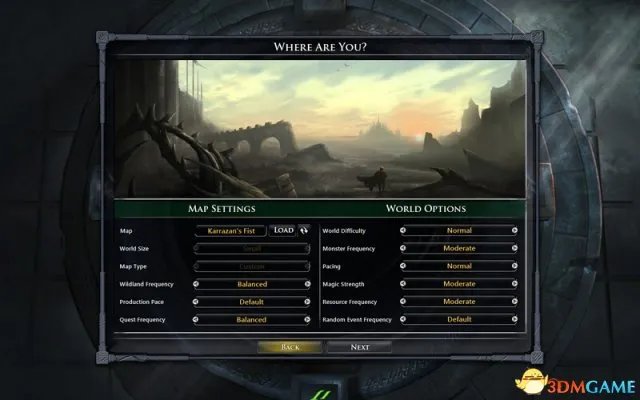Lower World Difficulty using its left arrow
Screen dimensions: 640x400
pos(403,230)
